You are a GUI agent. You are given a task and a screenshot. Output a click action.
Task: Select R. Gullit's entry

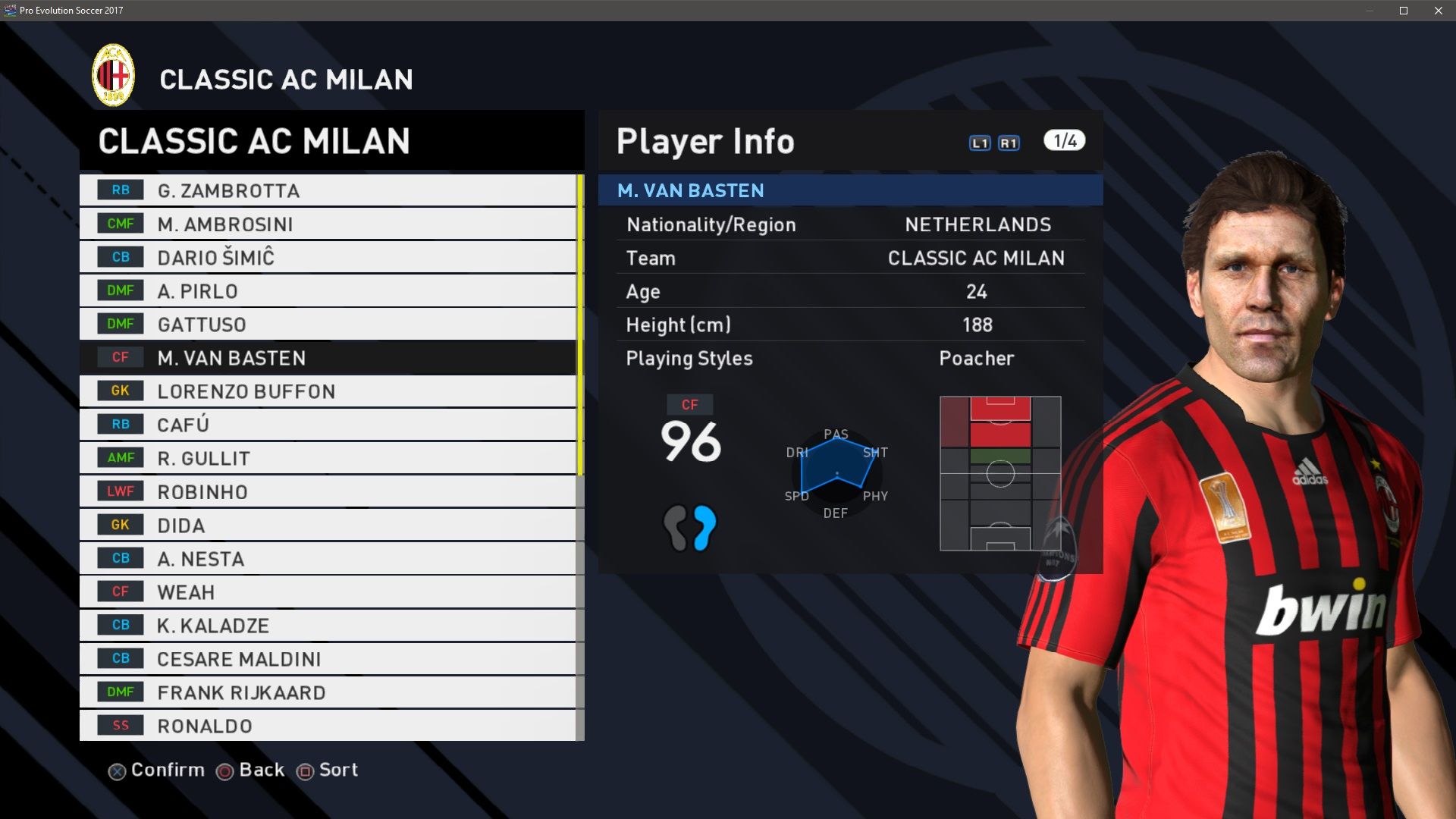pos(328,458)
